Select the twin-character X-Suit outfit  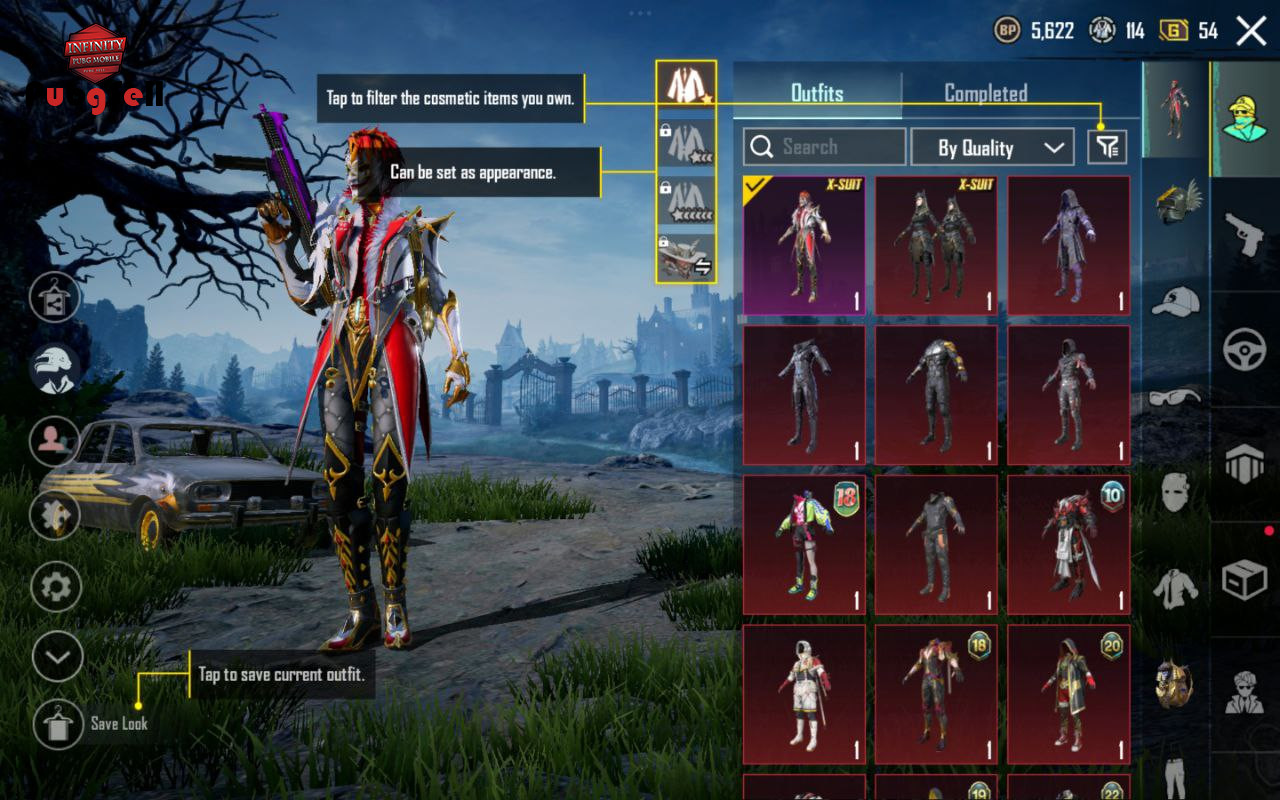pos(936,246)
